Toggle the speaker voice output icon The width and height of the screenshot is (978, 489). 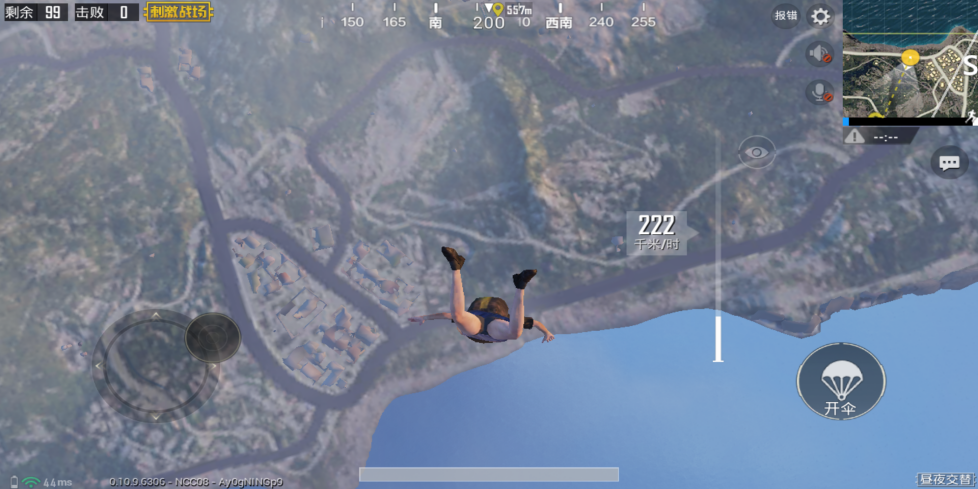[820, 54]
